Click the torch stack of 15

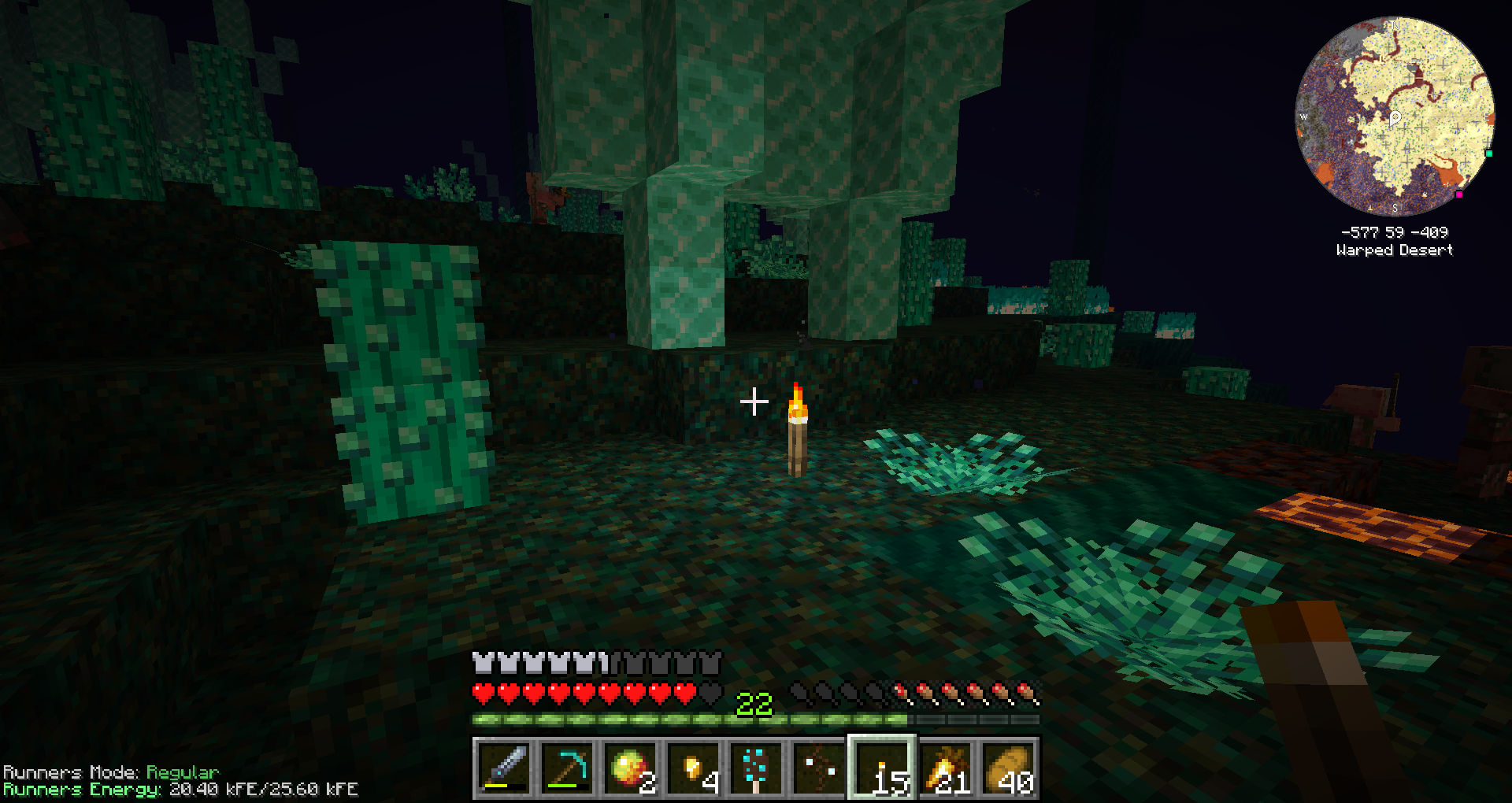pyautogui.click(x=882, y=768)
